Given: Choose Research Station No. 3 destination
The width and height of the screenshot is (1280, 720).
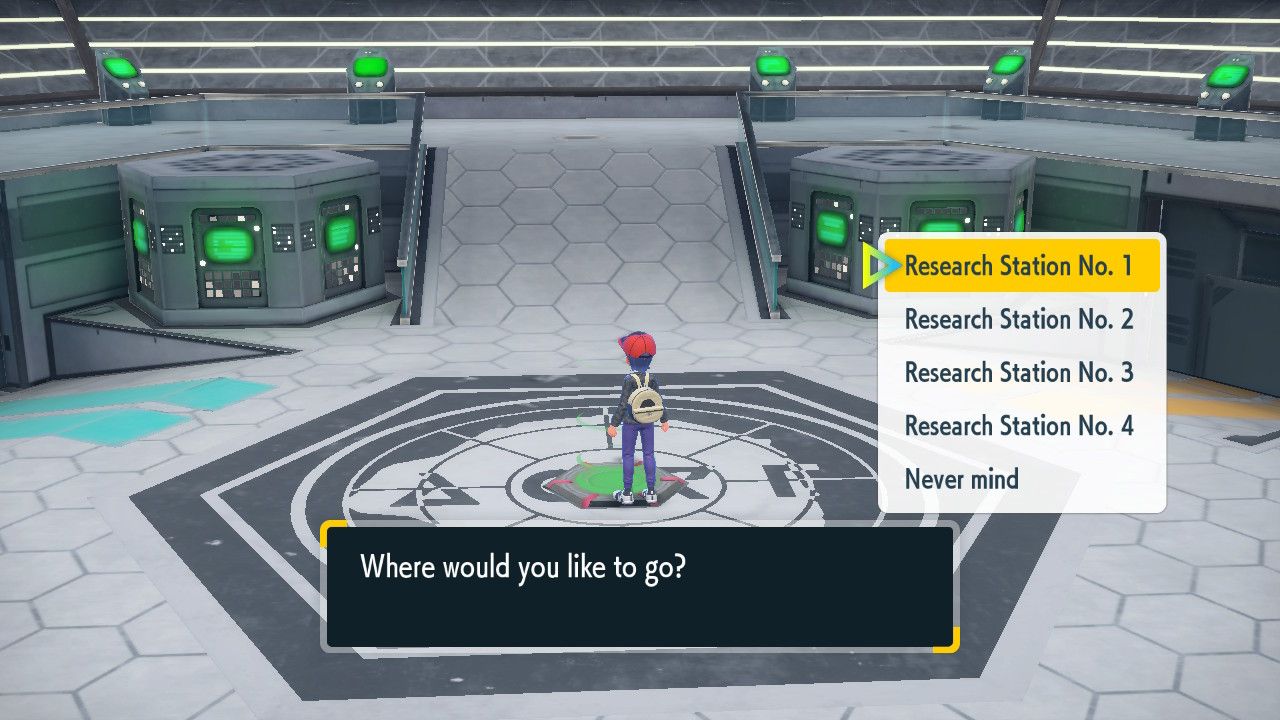Looking at the screenshot, I should click(x=1021, y=372).
